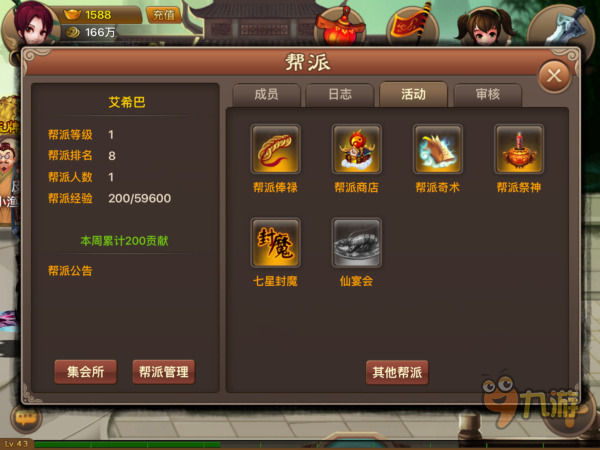
Task: Choose the 帮派祭神 activity icon
Action: pyautogui.click(x=519, y=150)
